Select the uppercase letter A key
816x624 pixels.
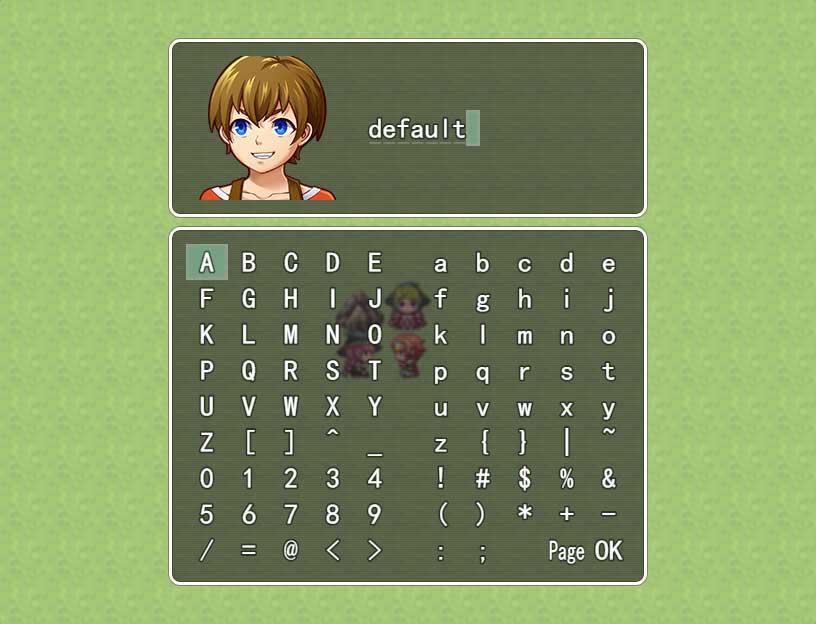(x=207, y=263)
